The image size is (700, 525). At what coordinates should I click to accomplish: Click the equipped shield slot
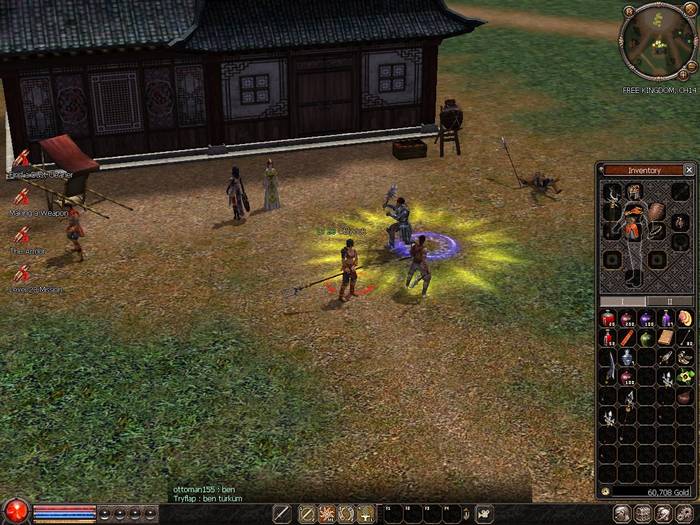[657, 212]
